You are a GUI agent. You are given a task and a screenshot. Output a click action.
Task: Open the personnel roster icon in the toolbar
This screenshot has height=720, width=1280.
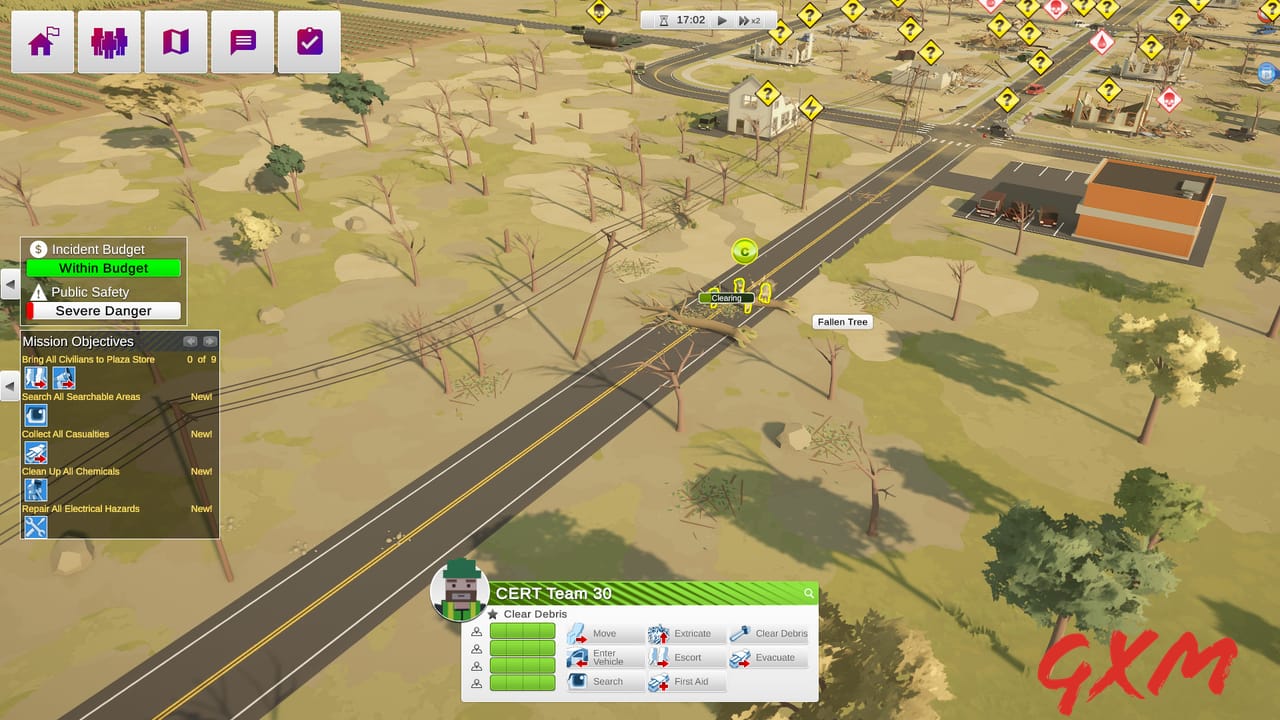[108, 41]
